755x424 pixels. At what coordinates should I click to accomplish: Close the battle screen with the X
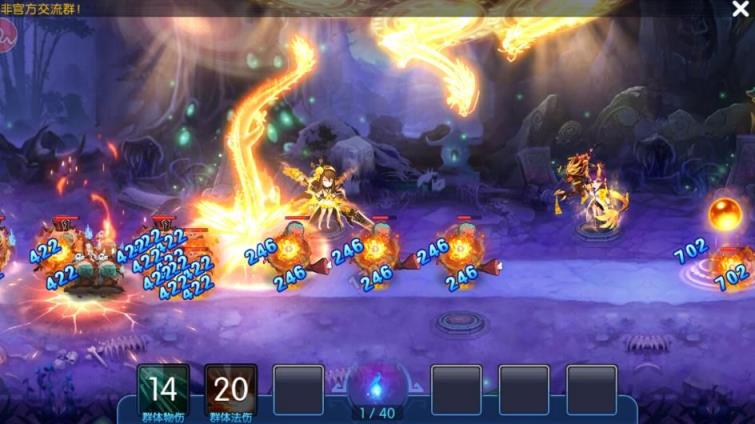pos(740,10)
